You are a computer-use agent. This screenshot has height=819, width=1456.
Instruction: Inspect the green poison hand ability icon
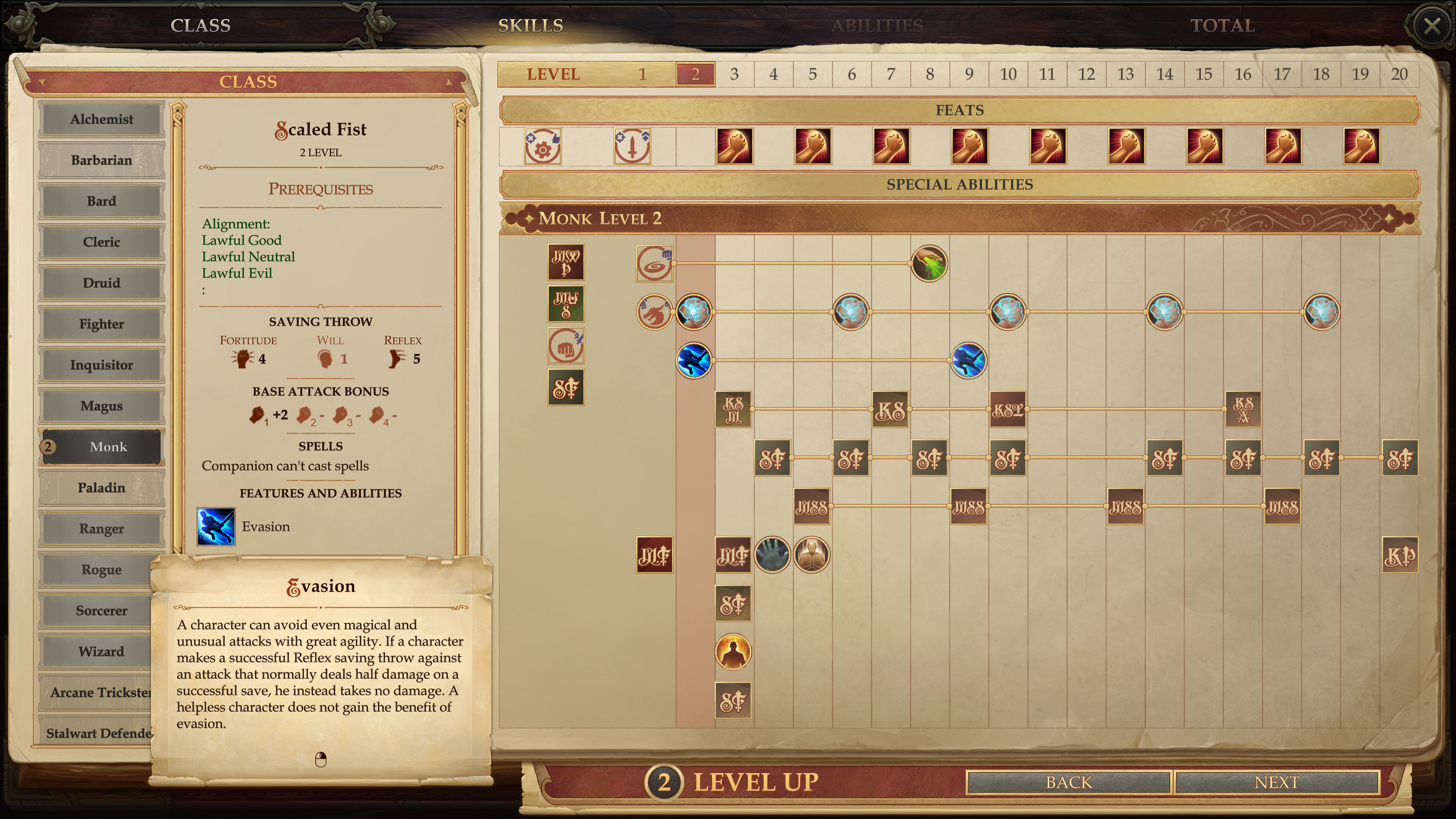coord(929,264)
